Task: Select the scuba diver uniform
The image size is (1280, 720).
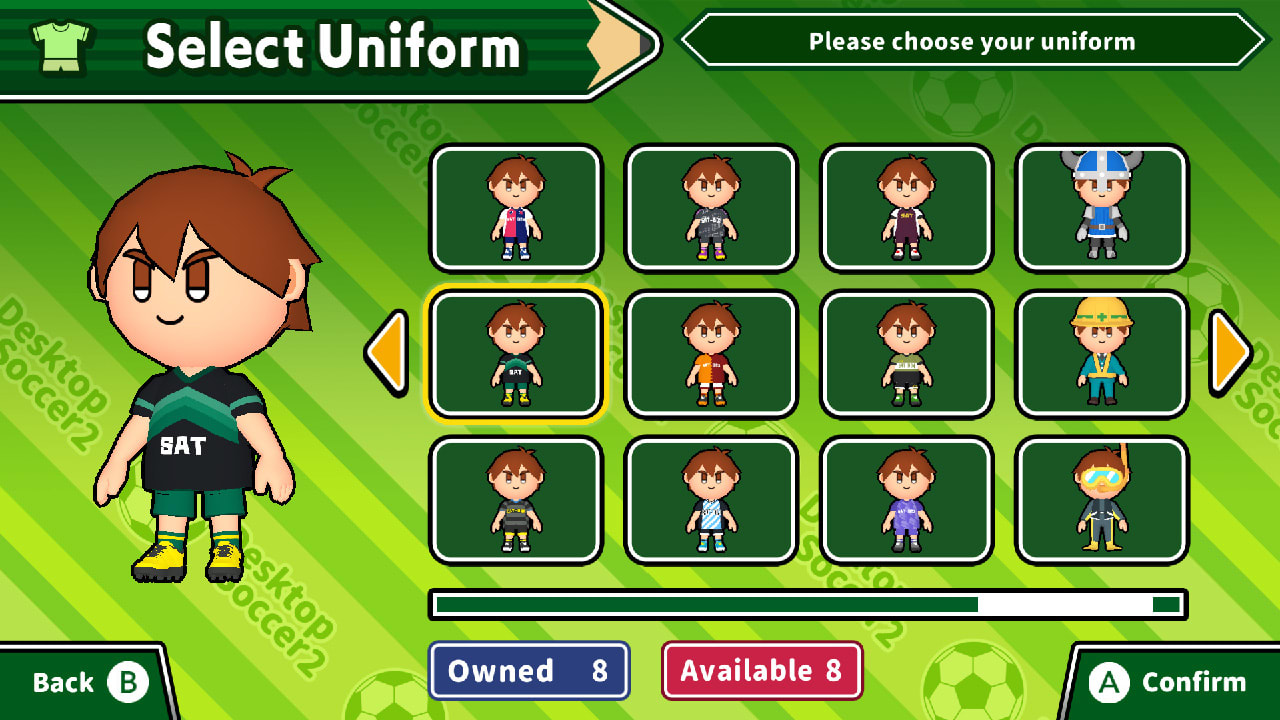Action: [x=1100, y=500]
